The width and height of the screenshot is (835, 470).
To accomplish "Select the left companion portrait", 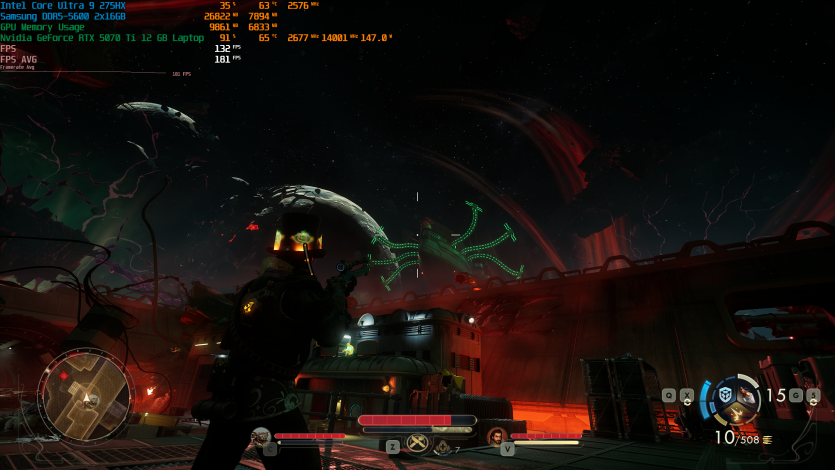I will 261,437.
